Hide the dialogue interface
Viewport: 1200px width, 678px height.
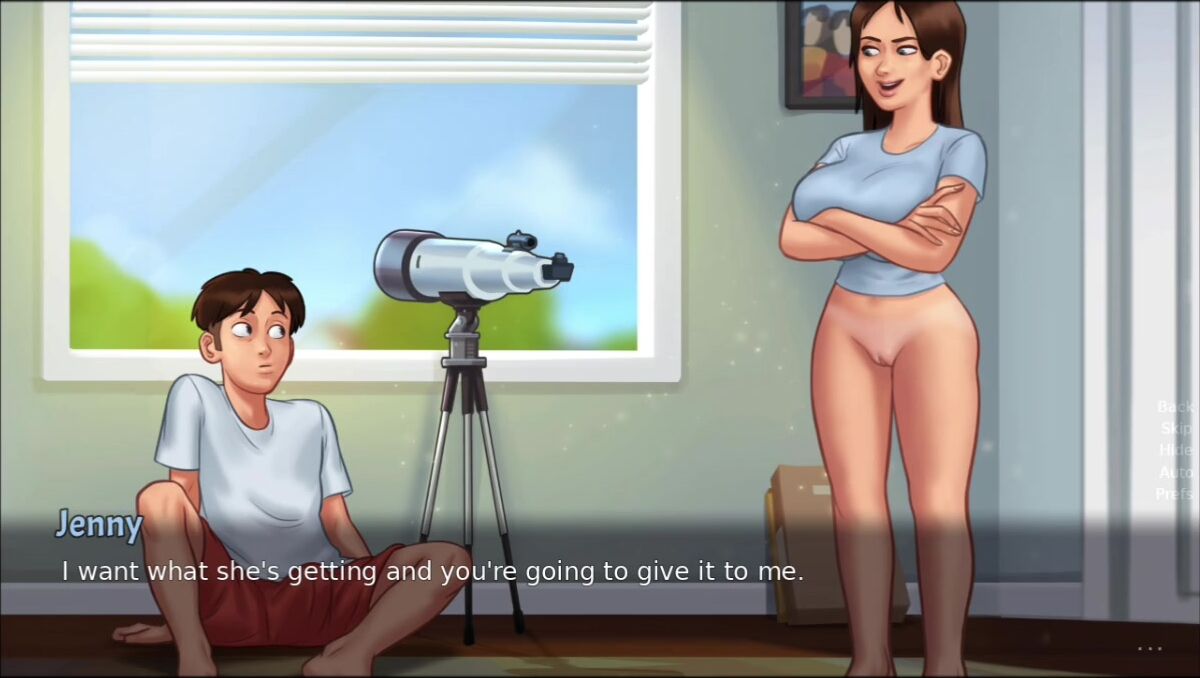pos(1175,450)
